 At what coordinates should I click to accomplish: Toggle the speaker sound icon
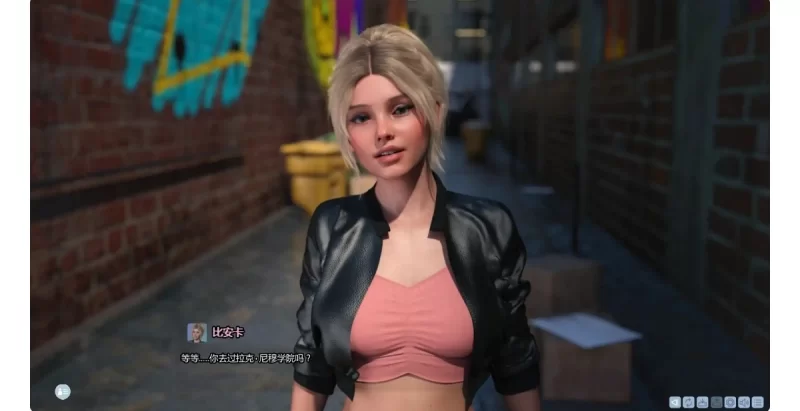pos(744,402)
